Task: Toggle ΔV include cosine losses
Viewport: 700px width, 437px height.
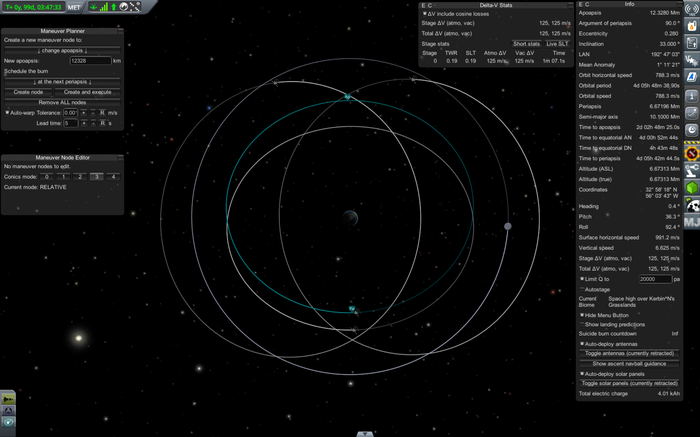Action: pyautogui.click(x=424, y=14)
